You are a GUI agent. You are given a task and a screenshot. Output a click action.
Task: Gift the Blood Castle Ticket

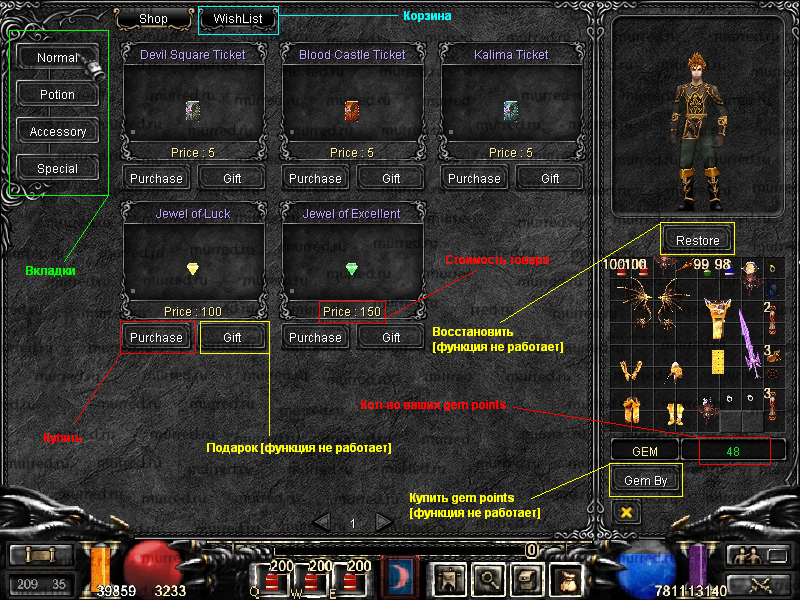coord(391,178)
